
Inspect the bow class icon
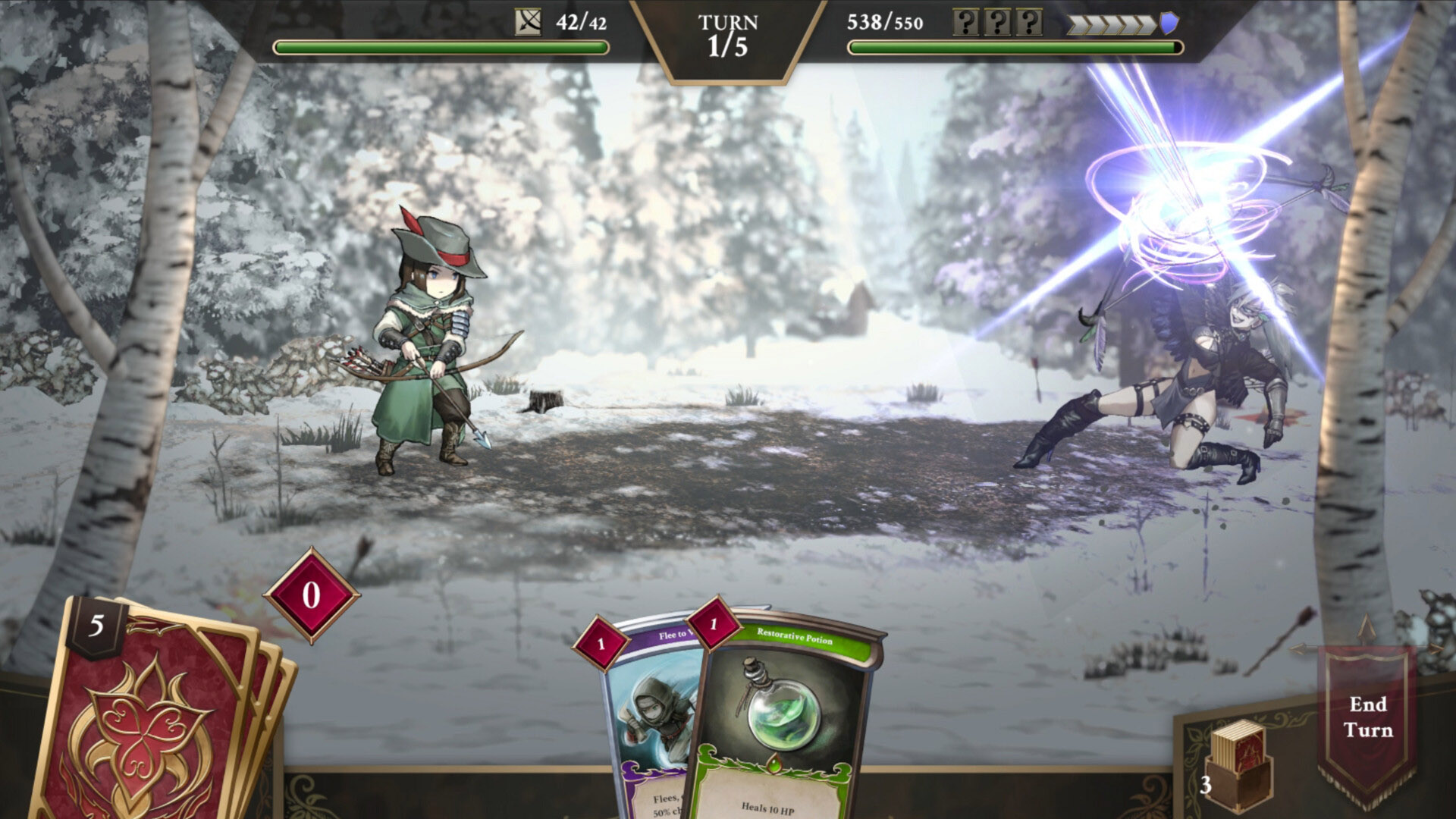529,23
